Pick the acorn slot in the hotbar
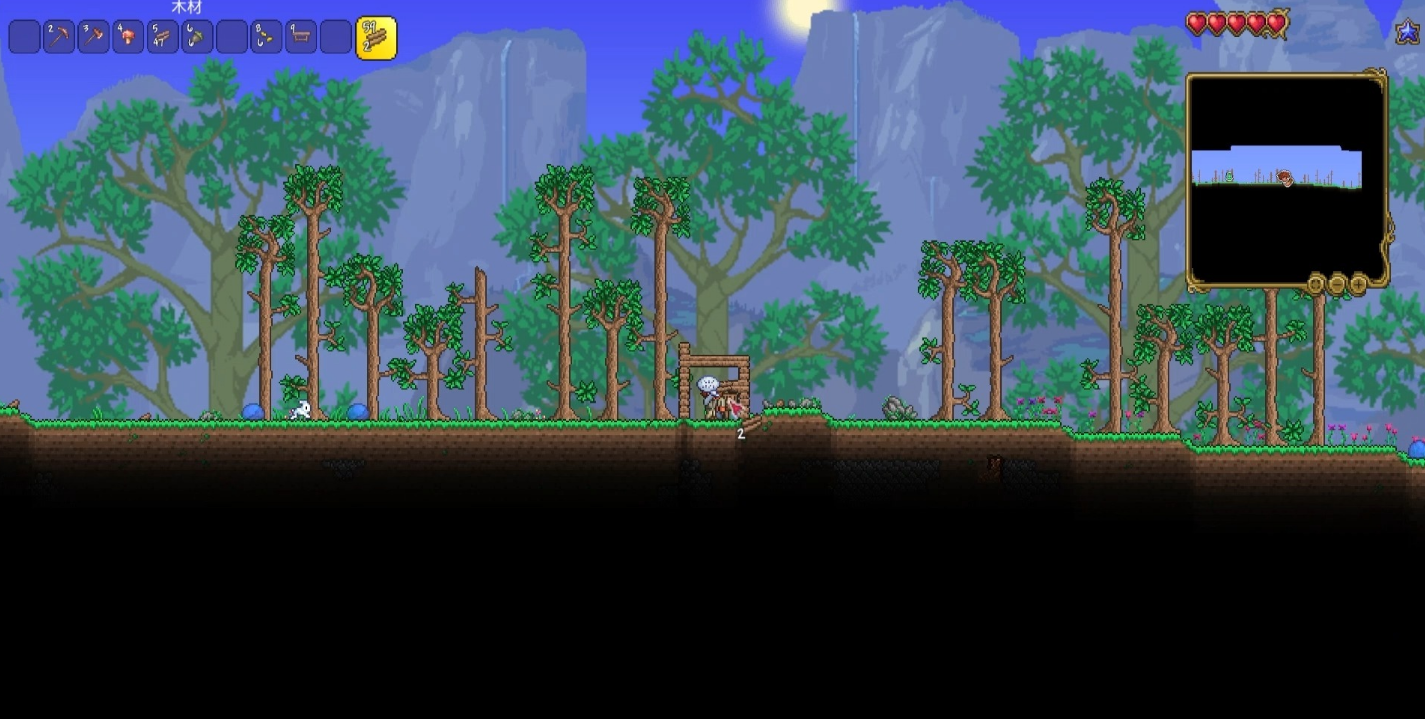The height and width of the screenshot is (719, 1425). 197,38
